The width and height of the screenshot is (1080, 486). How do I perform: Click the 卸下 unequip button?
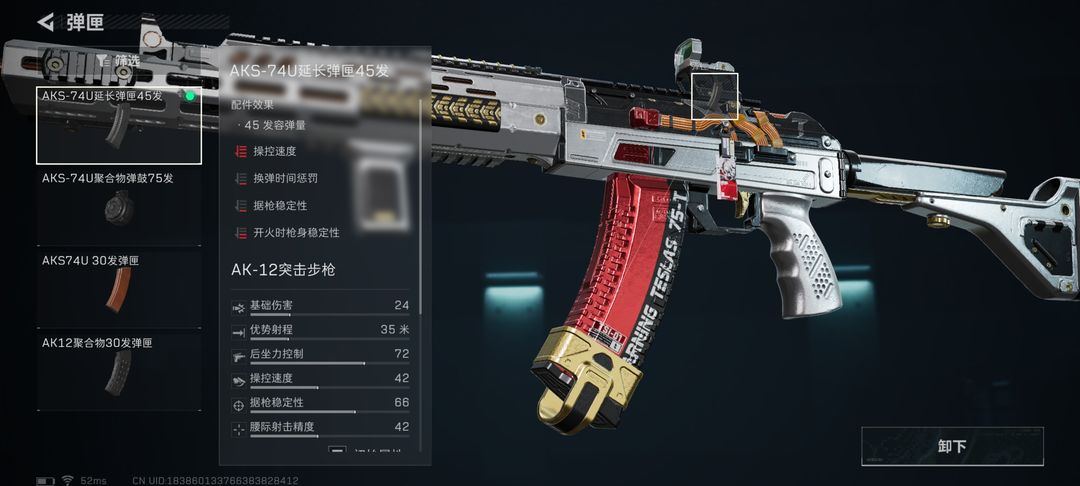click(952, 446)
